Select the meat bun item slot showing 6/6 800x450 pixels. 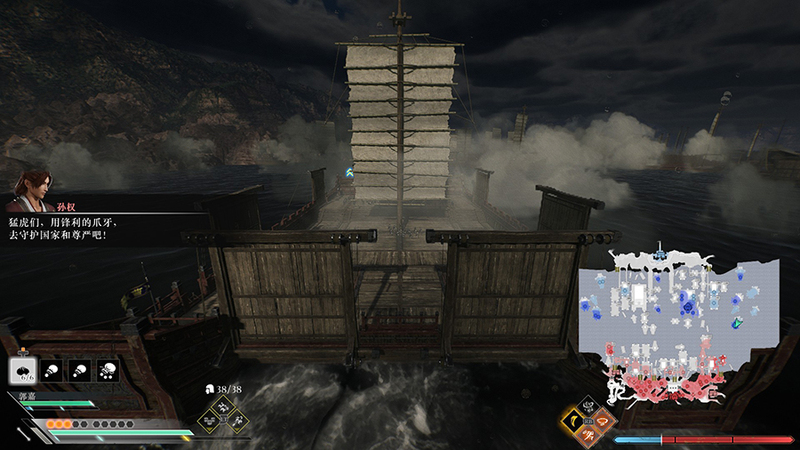21,370
